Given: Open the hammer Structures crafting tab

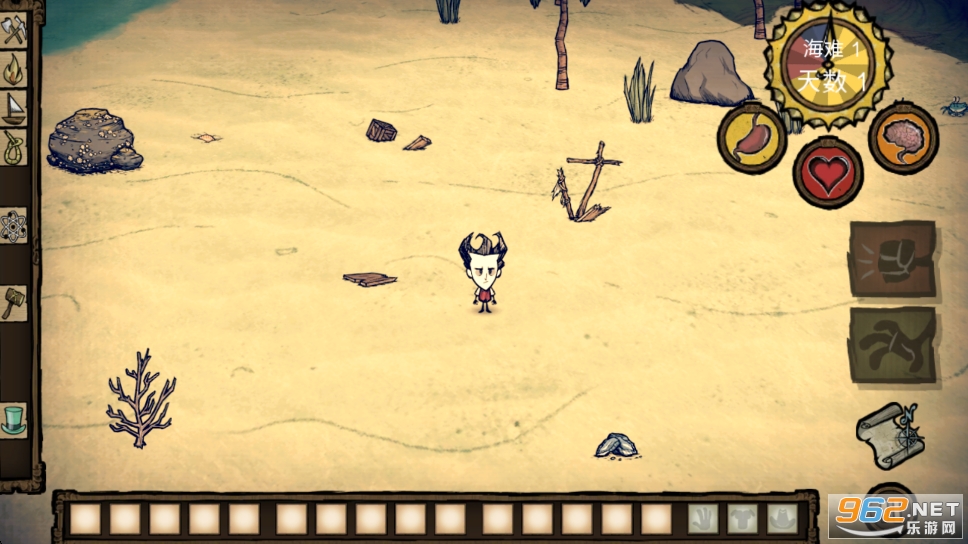Looking at the screenshot, I should click(14, 301).
